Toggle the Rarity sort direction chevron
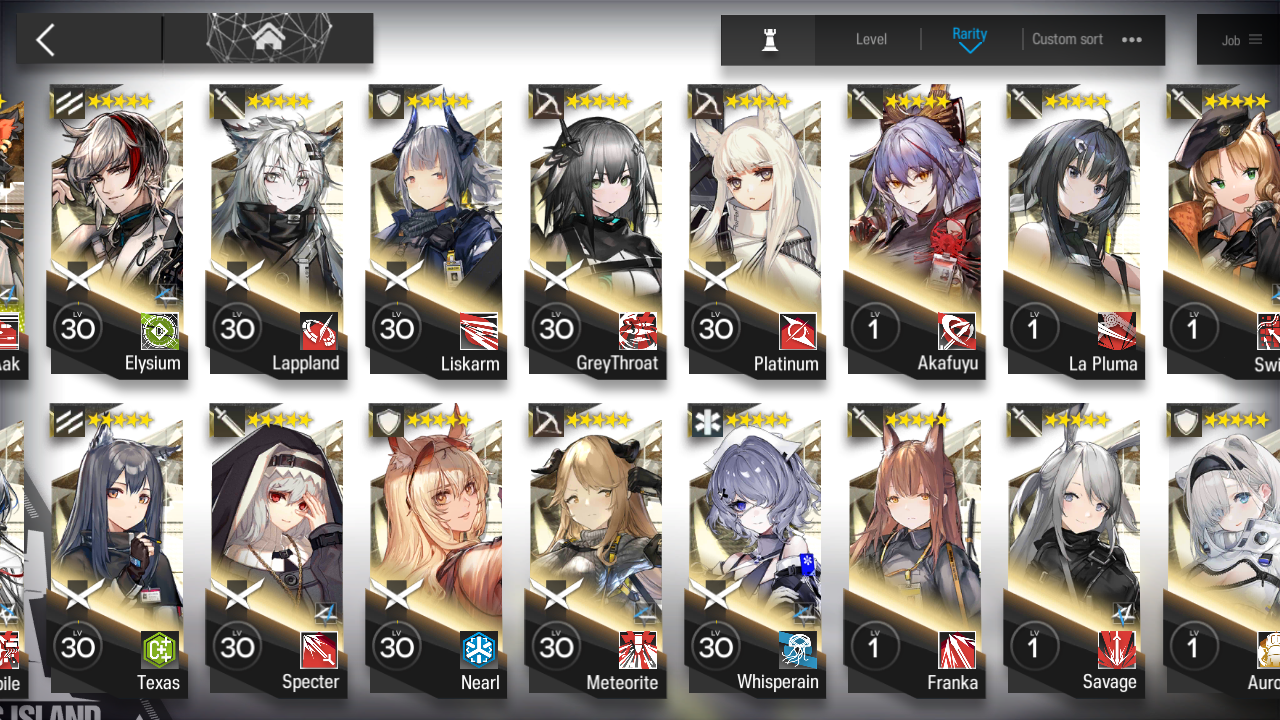The image size is (1280, 720). pos(969,47)
